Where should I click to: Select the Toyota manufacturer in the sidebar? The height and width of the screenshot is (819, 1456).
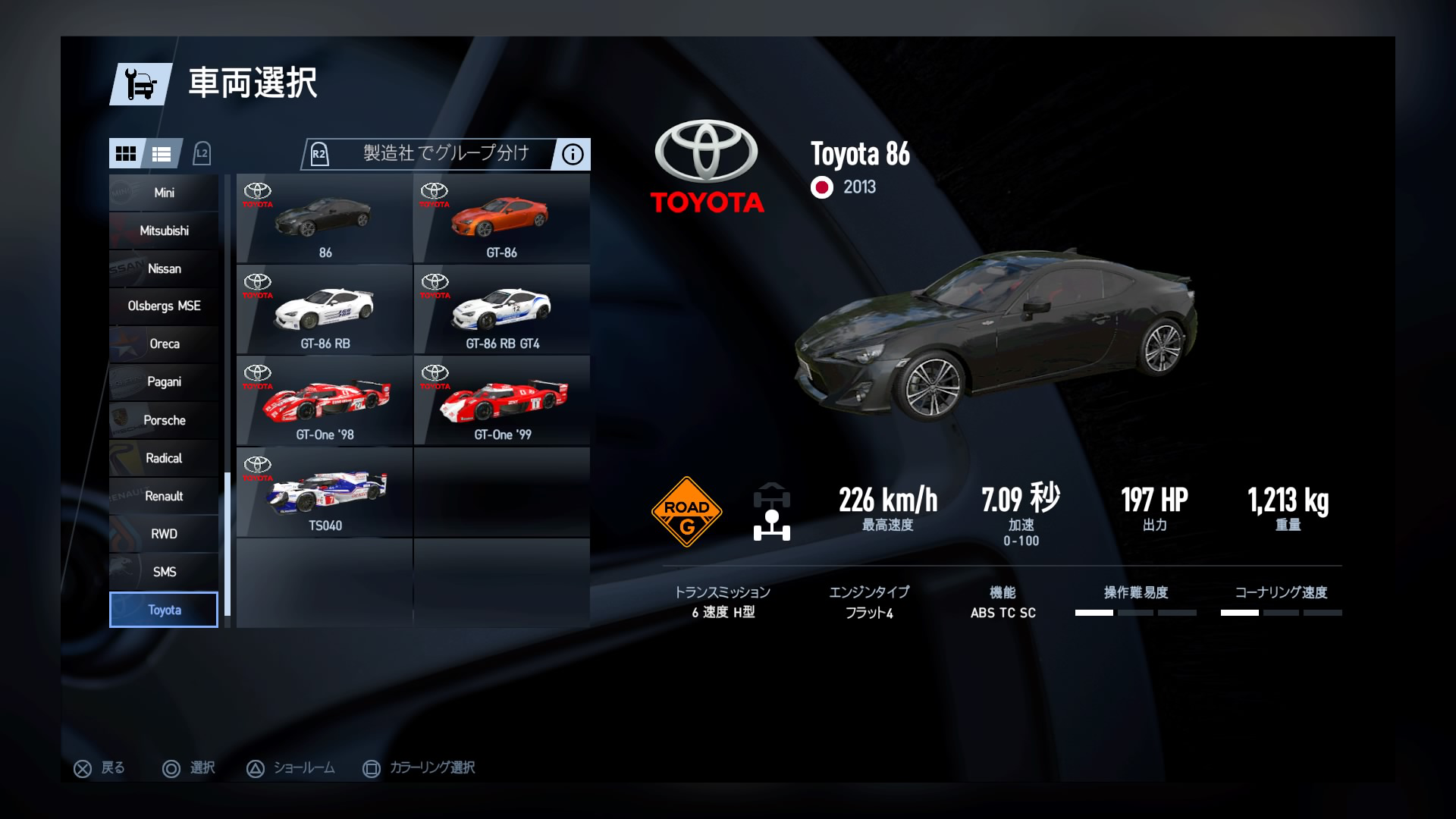(x=162, y=609)
